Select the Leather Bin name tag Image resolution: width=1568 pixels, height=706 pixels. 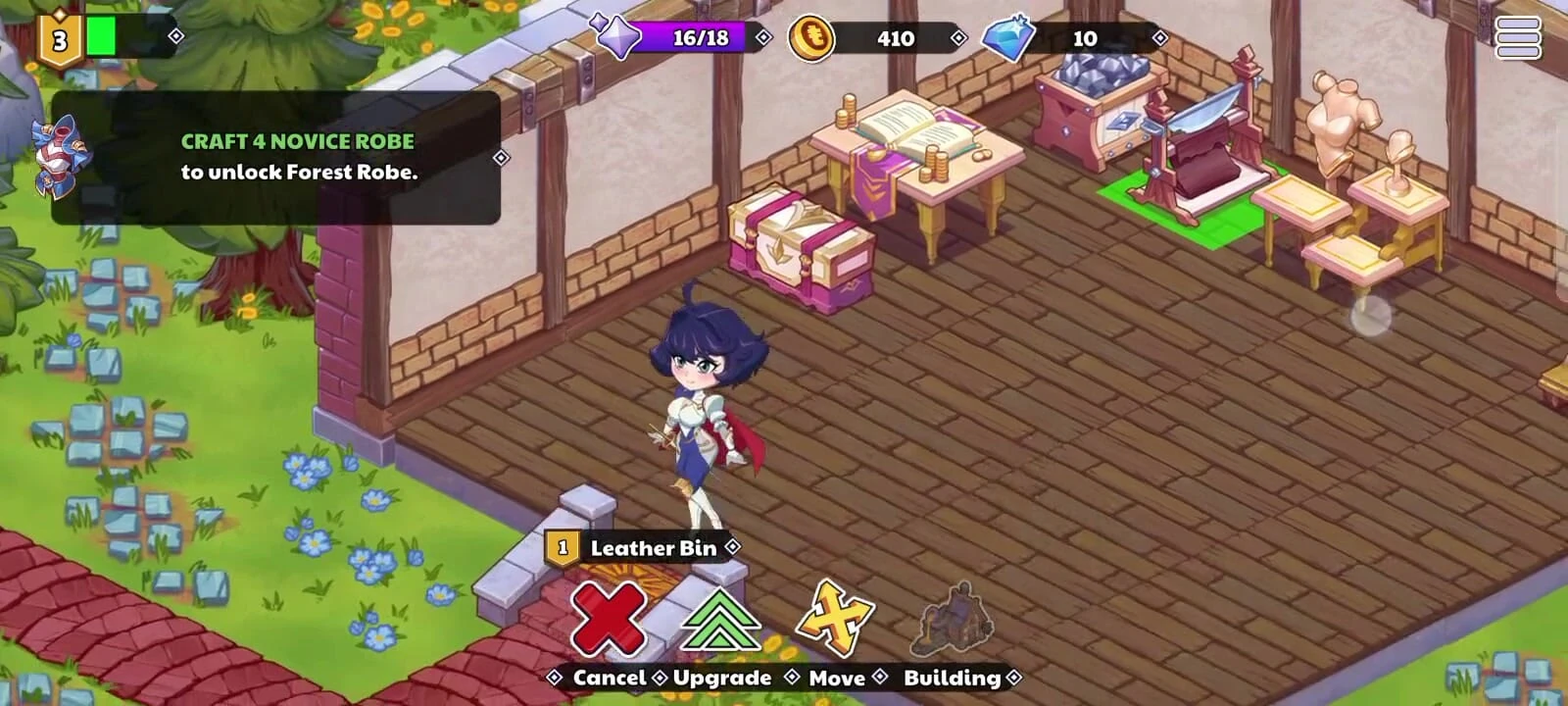(654, 549)
